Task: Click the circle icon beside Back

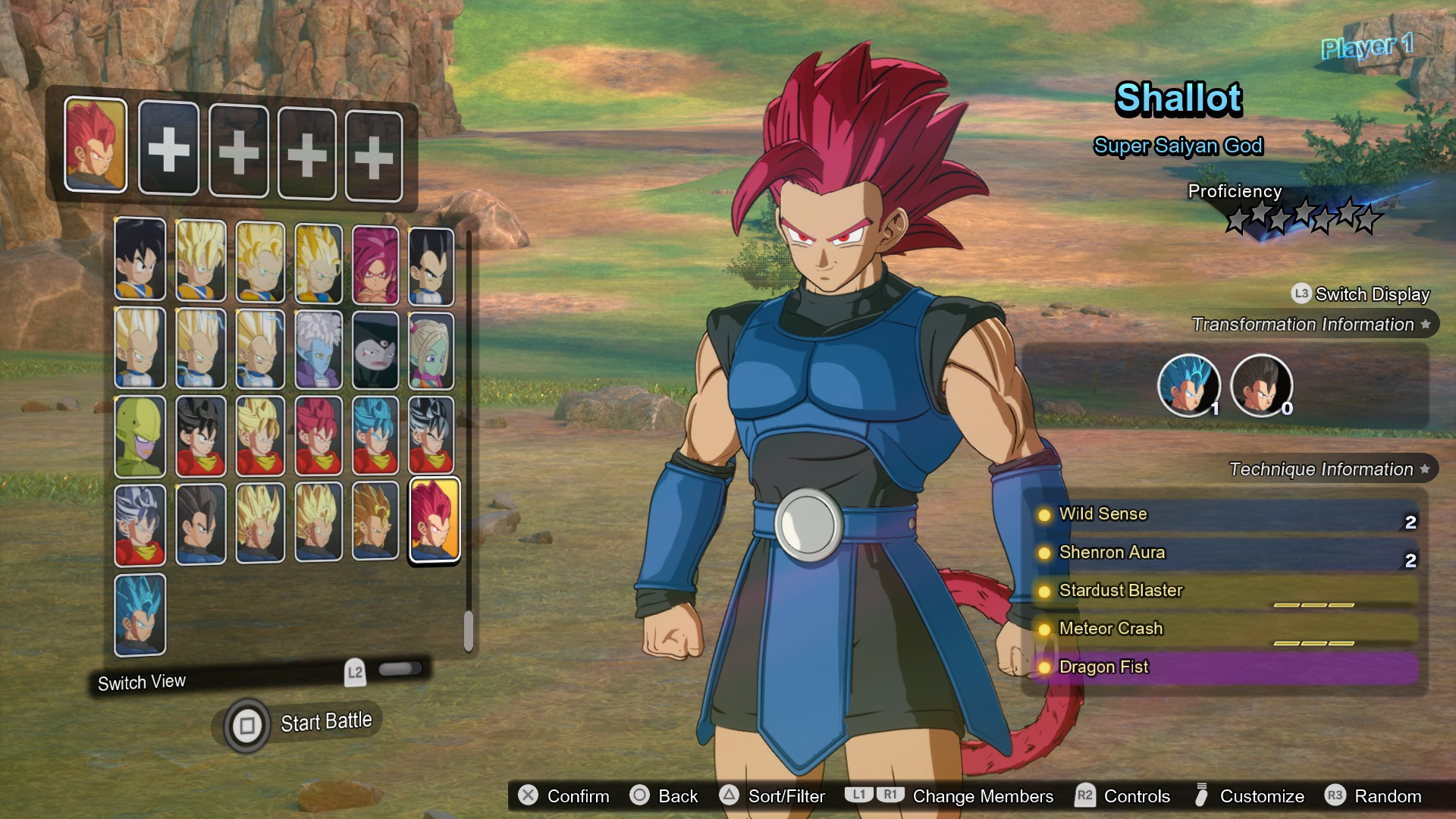Action: pos(641,796)
